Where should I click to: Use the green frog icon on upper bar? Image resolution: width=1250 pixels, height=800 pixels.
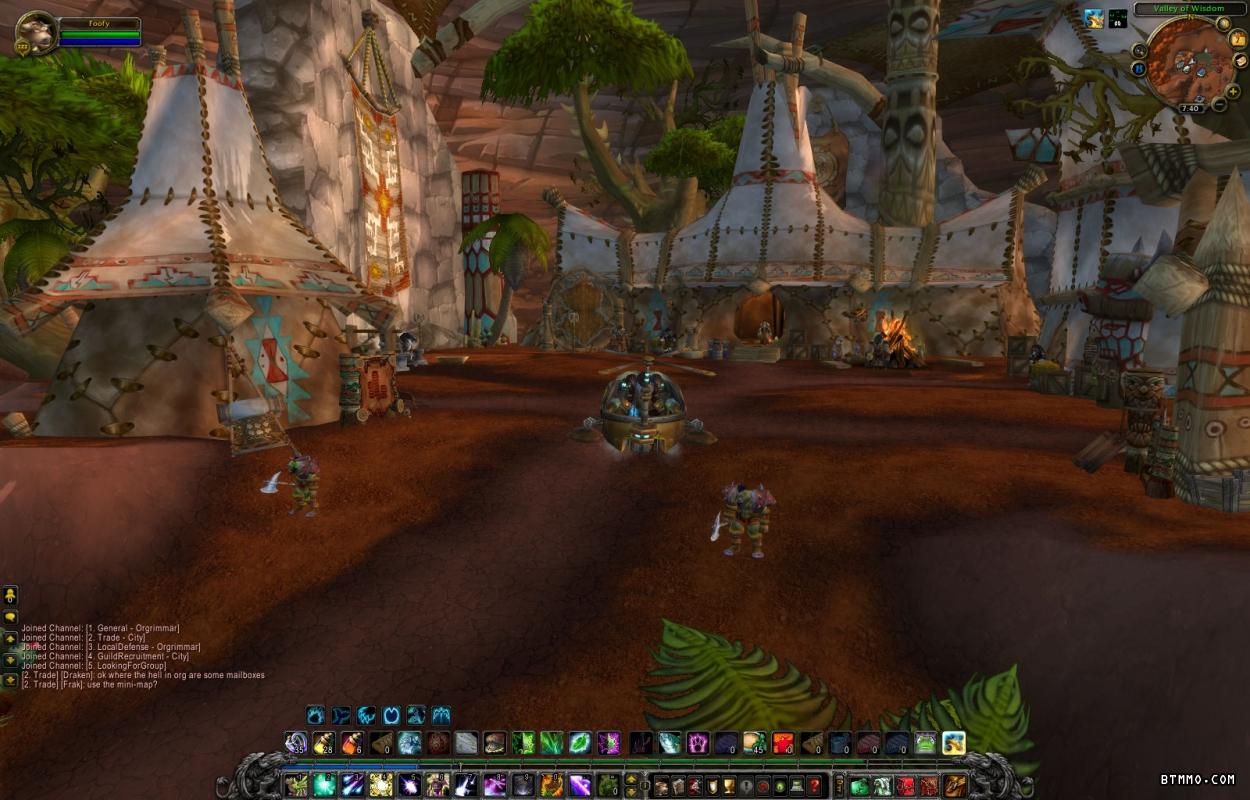coord(925,743)
